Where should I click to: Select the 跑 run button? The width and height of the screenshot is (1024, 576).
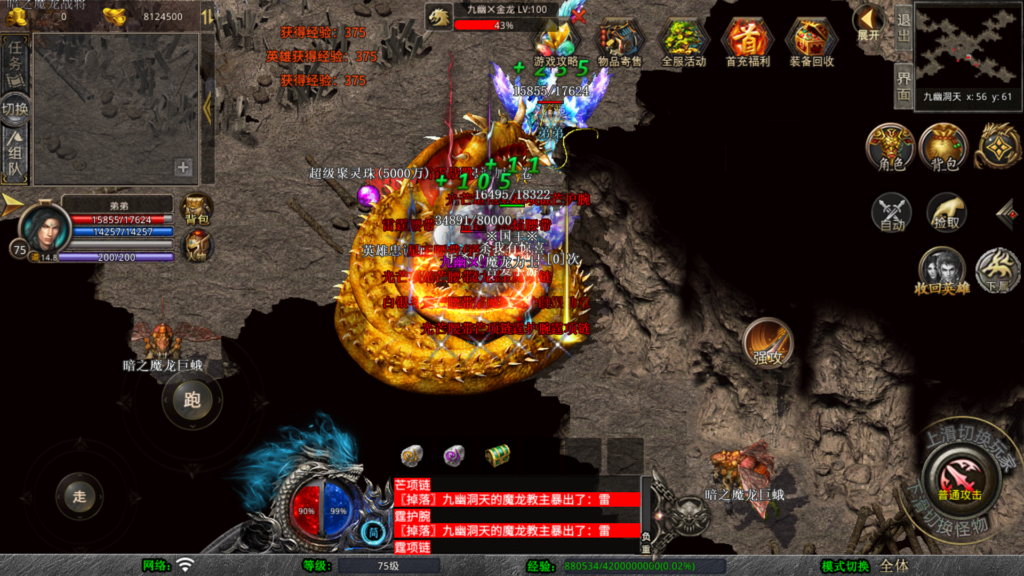point(192,401)
